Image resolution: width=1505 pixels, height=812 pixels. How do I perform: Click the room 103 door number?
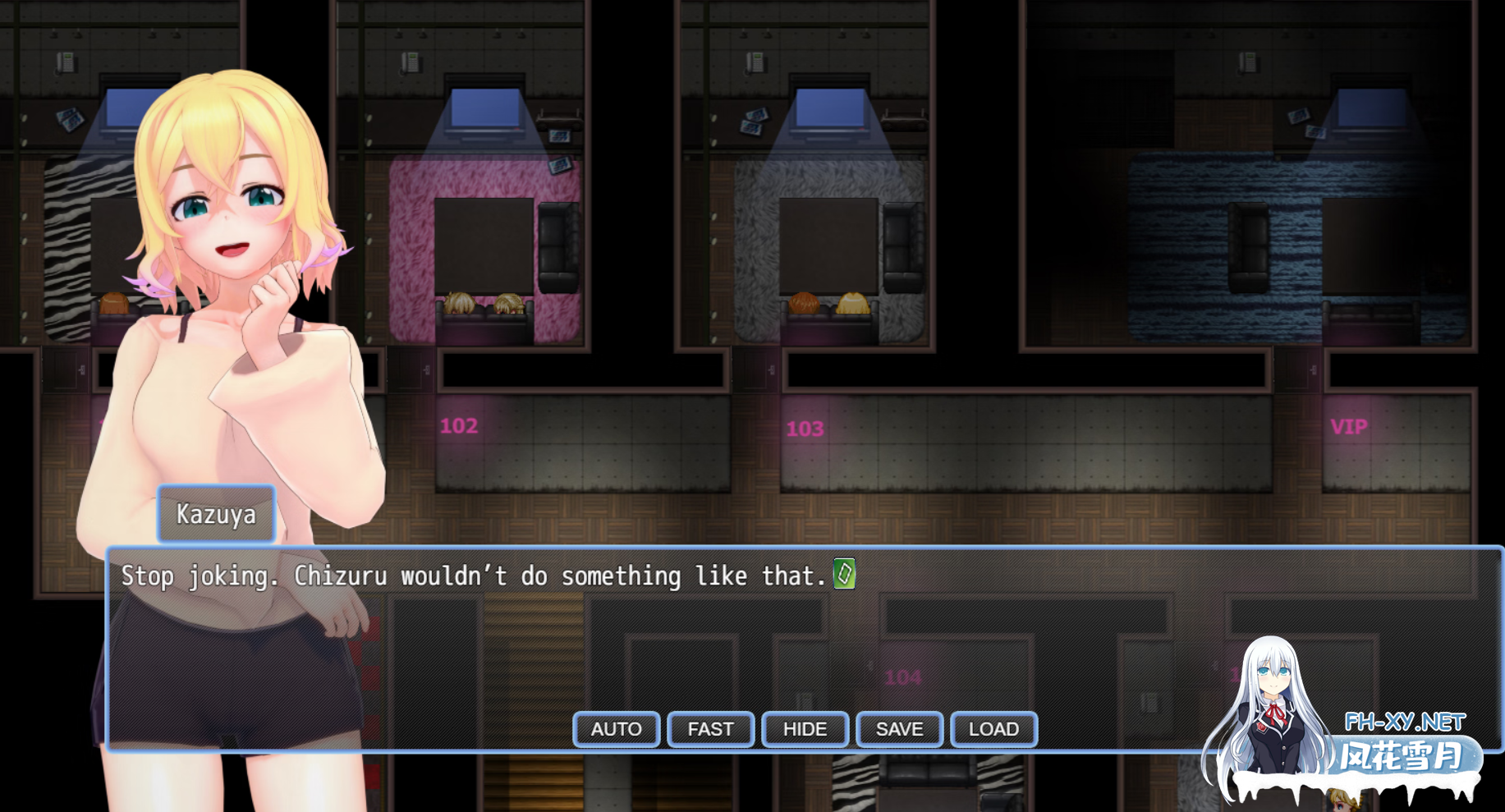tap(805, 428)
